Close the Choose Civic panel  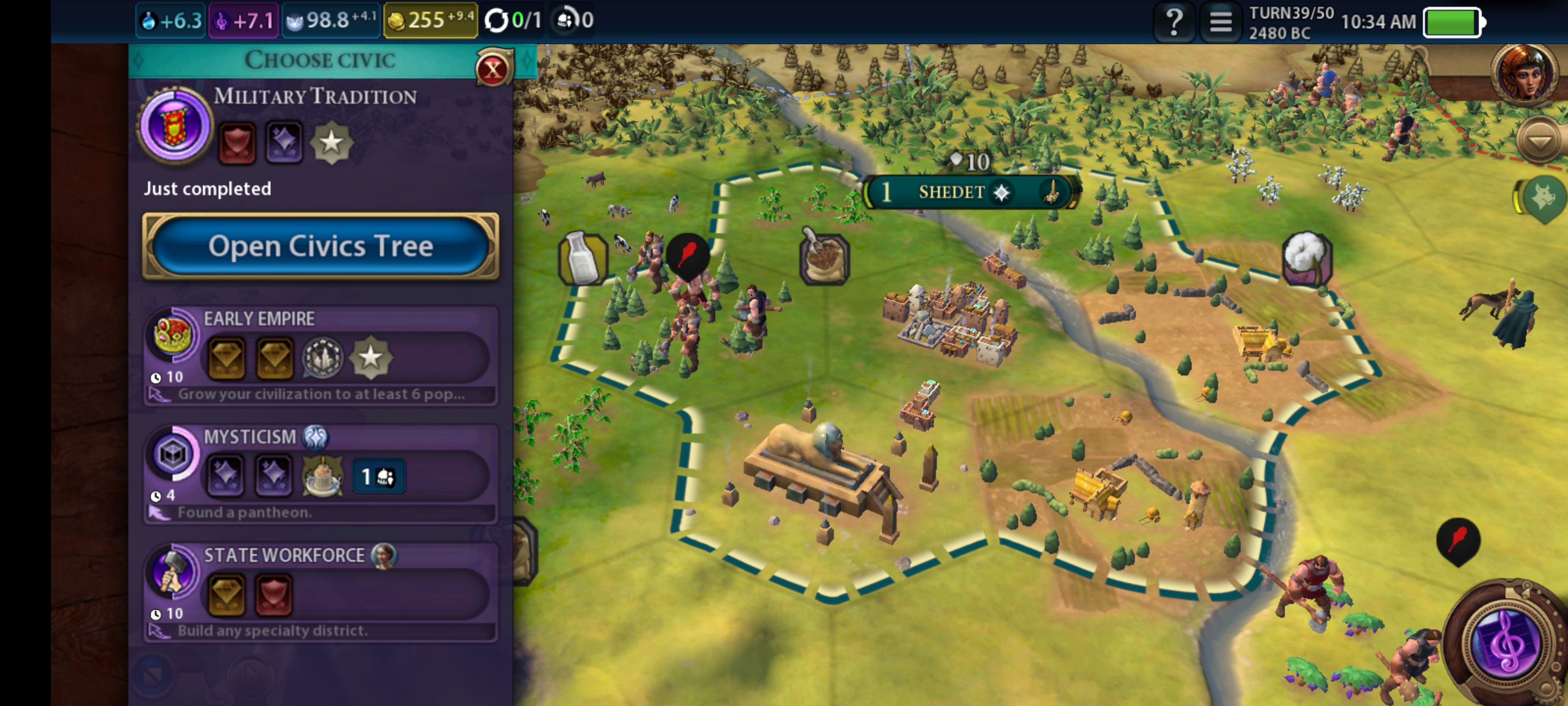pos(492,70)
